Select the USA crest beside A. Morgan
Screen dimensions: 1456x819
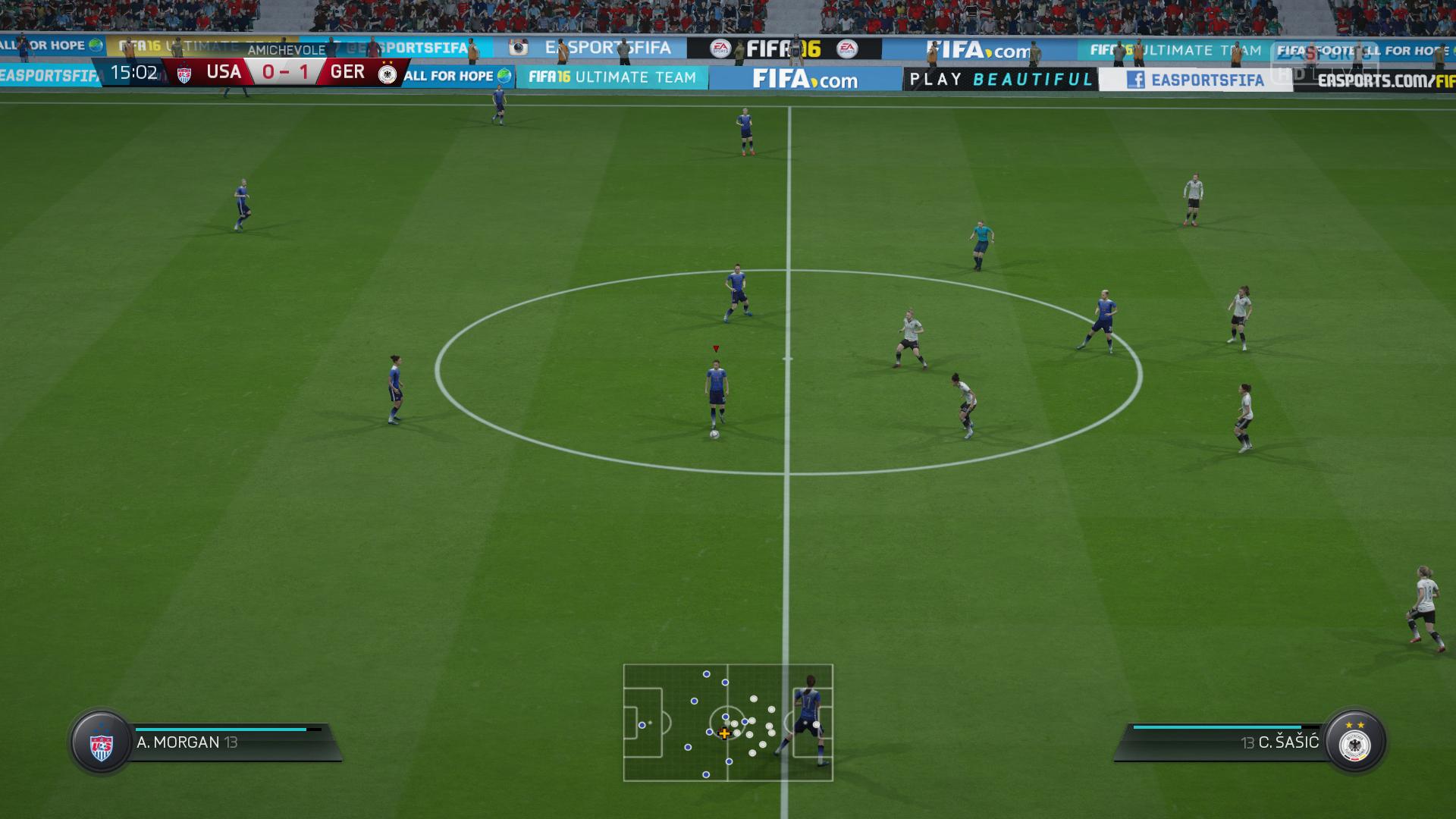(x=101, y=742)
